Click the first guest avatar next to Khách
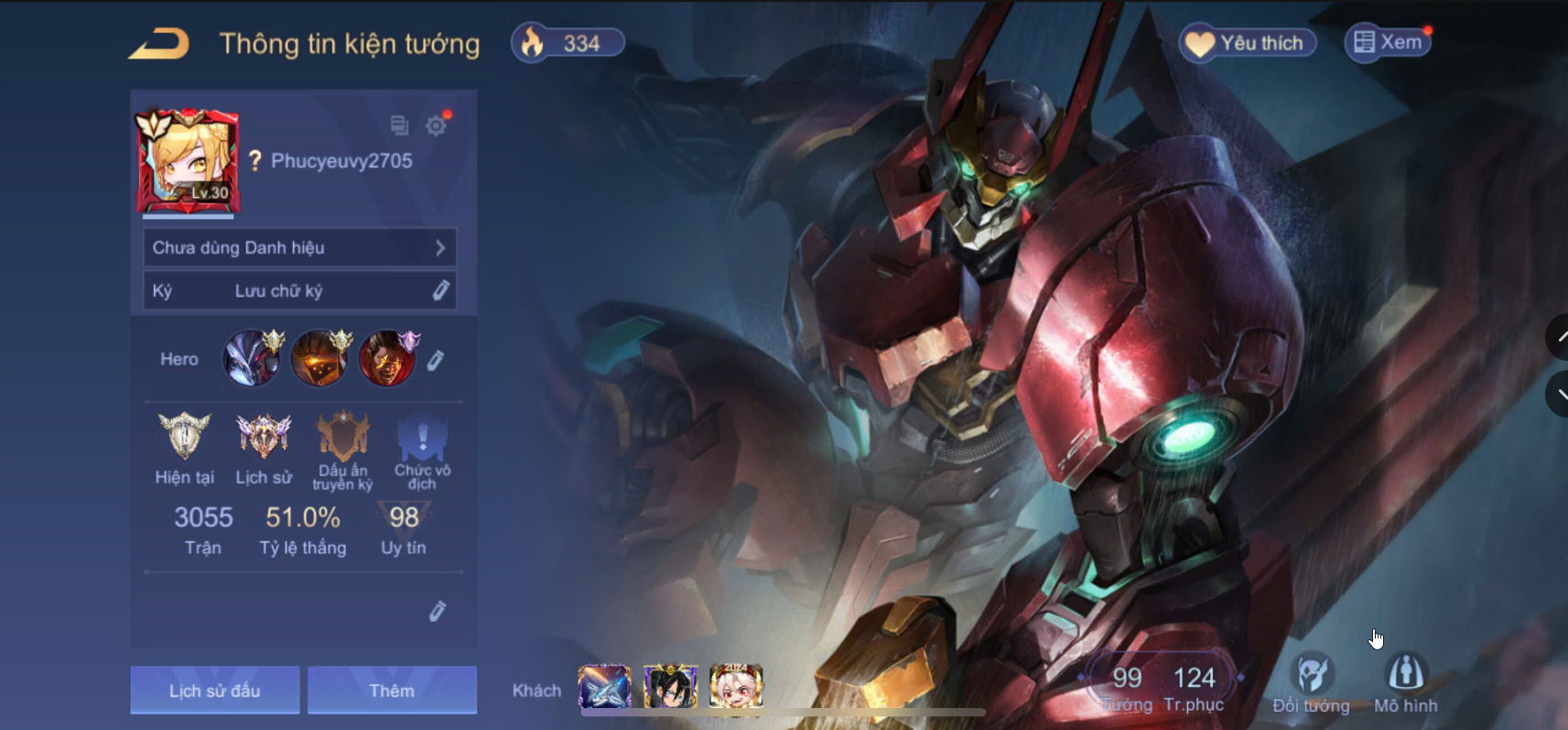The width and height of the screenshot is (1568, 730). click(x=604, y=687)
